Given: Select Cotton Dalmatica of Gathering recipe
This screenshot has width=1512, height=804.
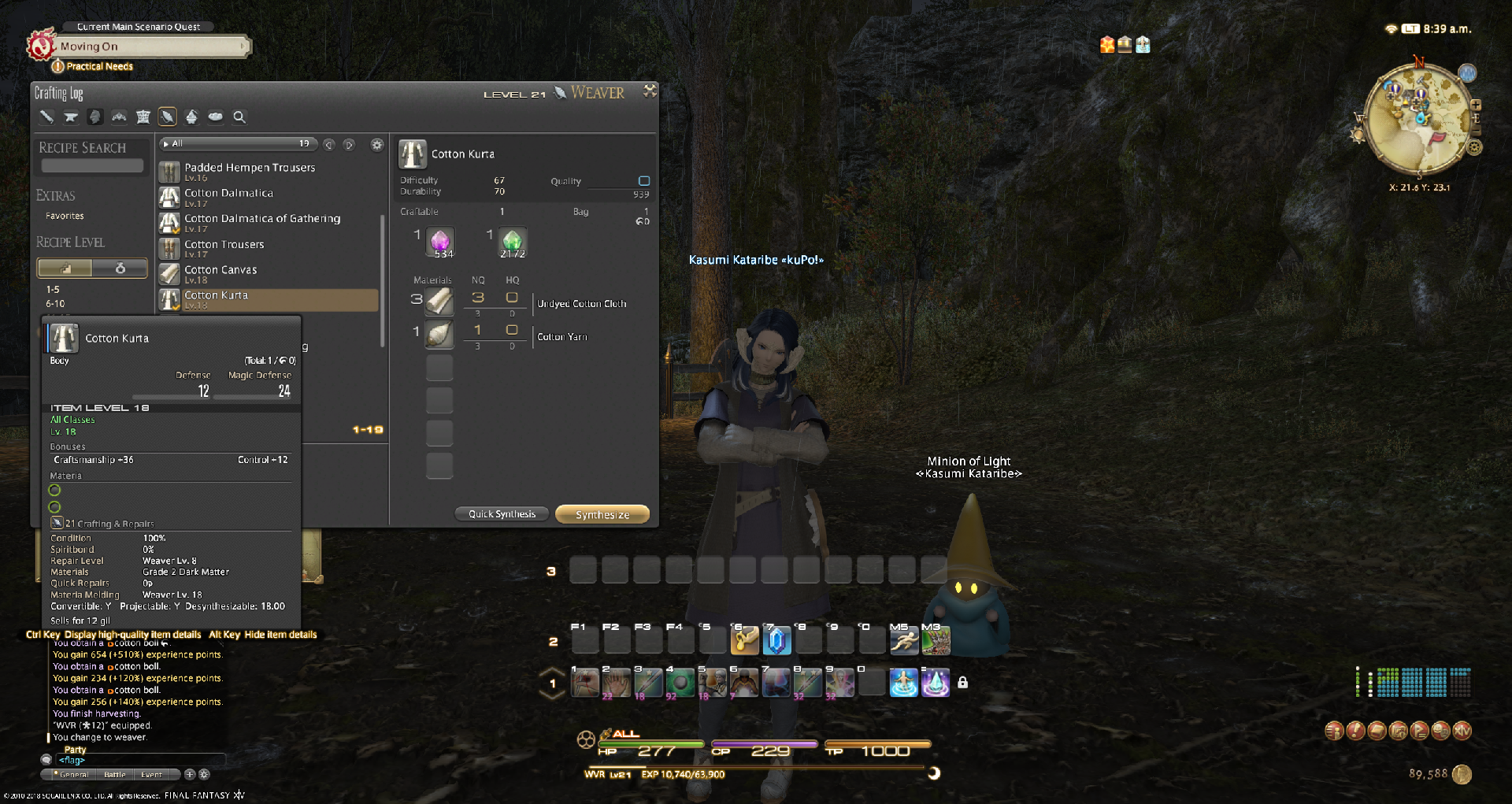Looking at the screenshot, I should [x=262, y=219].
